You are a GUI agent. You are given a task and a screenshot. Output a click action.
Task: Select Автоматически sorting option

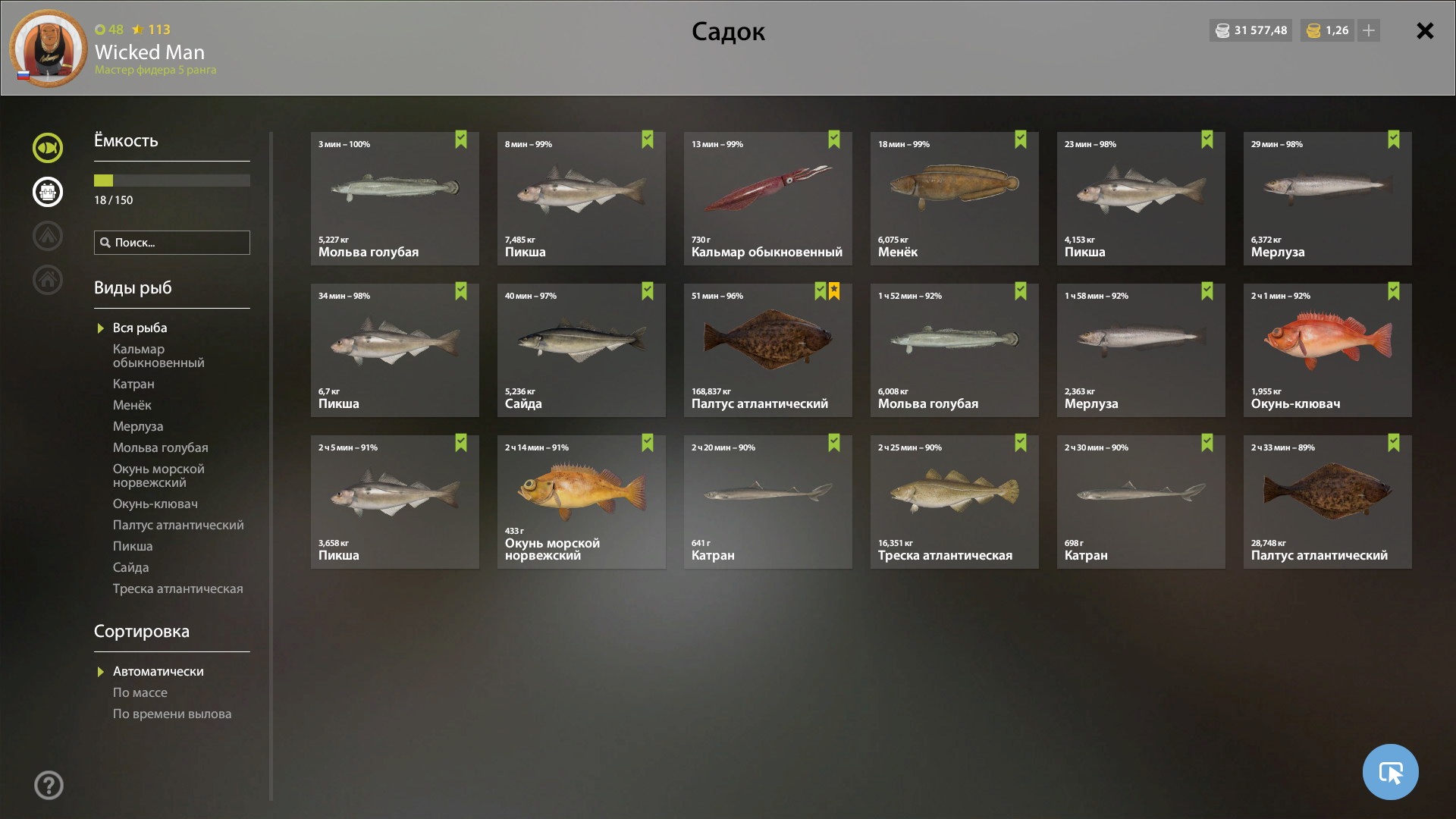(158, 671)
